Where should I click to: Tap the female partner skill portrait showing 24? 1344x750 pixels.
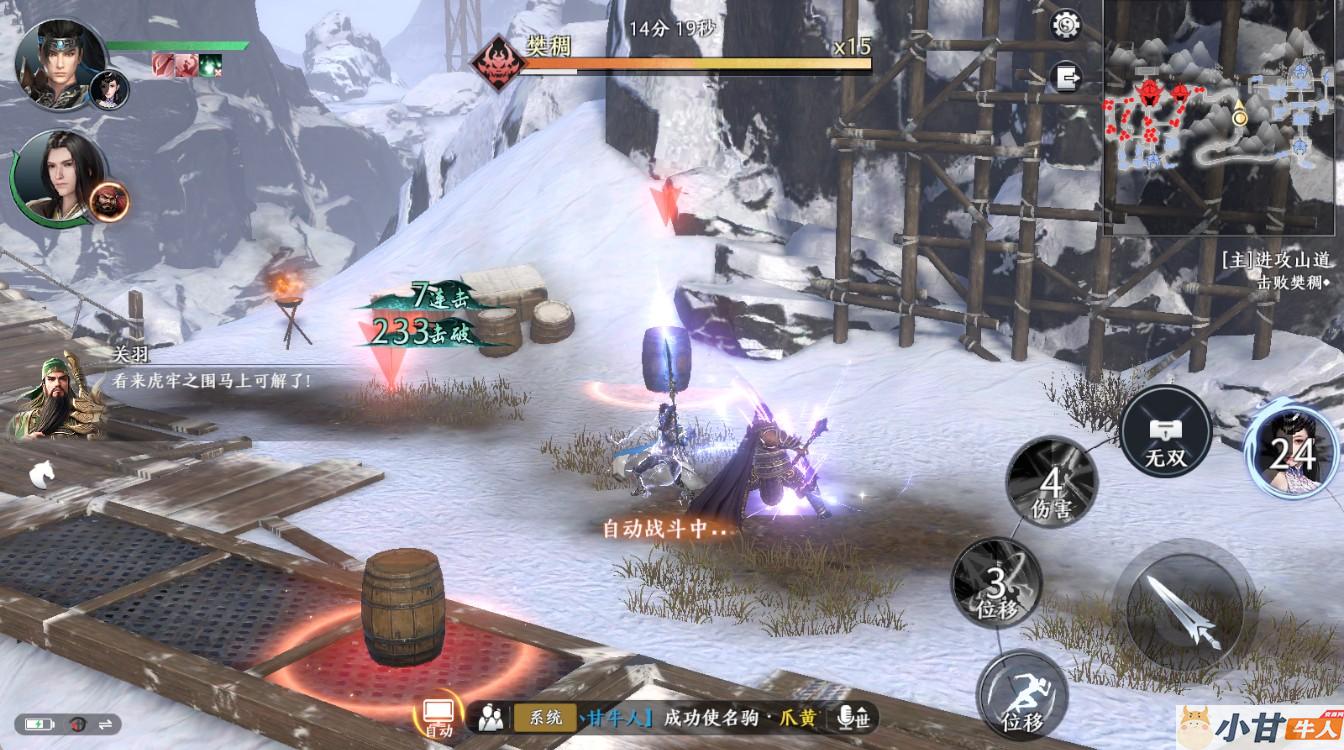(x=1292, y=453)
